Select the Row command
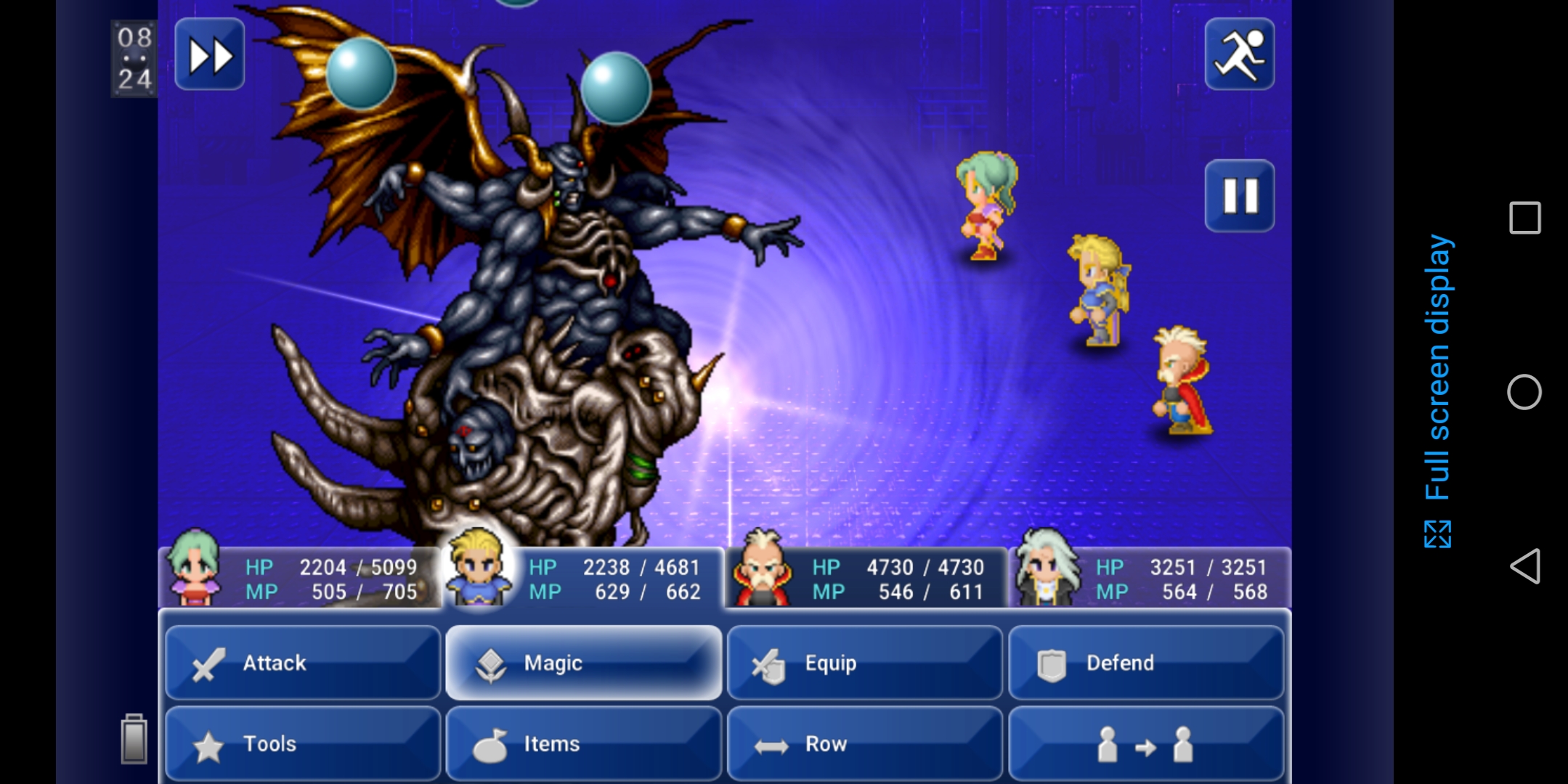The width and height of the screenshot is (1568, 784). point(864,743)
